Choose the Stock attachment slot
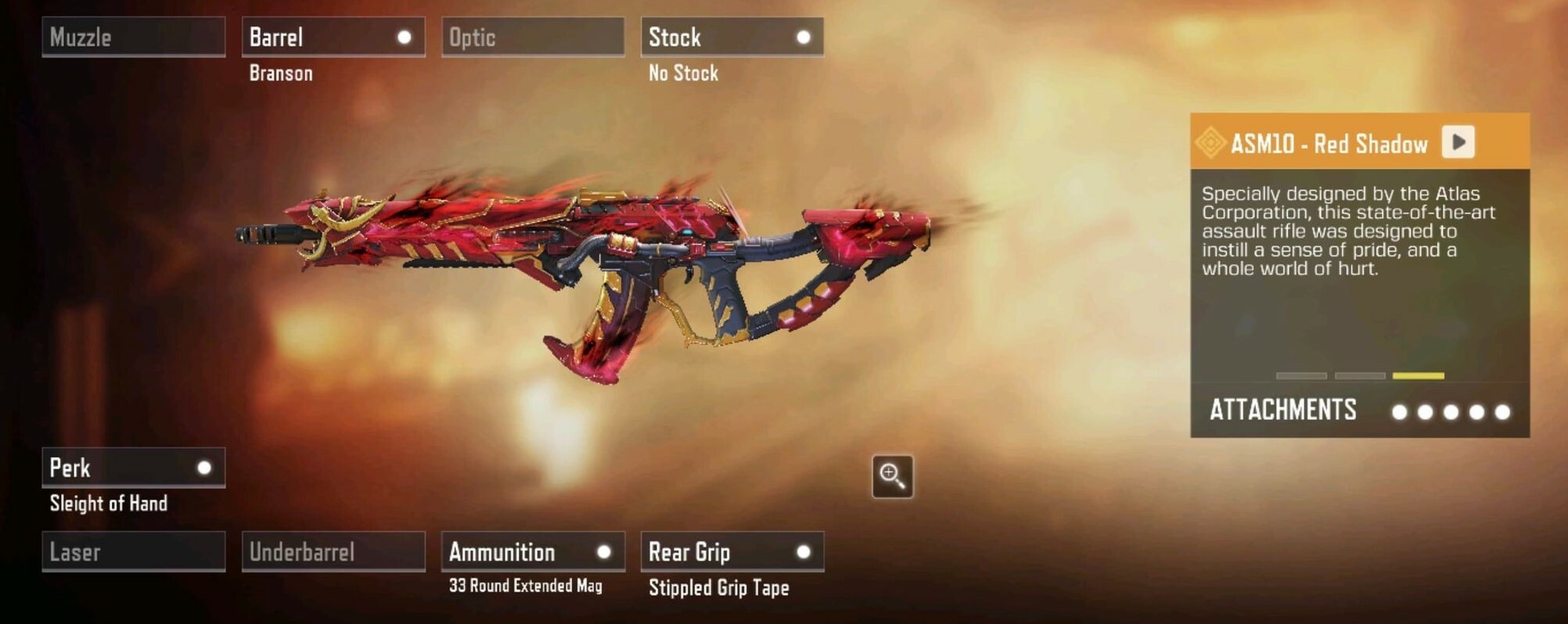 (x=732, y=37)
